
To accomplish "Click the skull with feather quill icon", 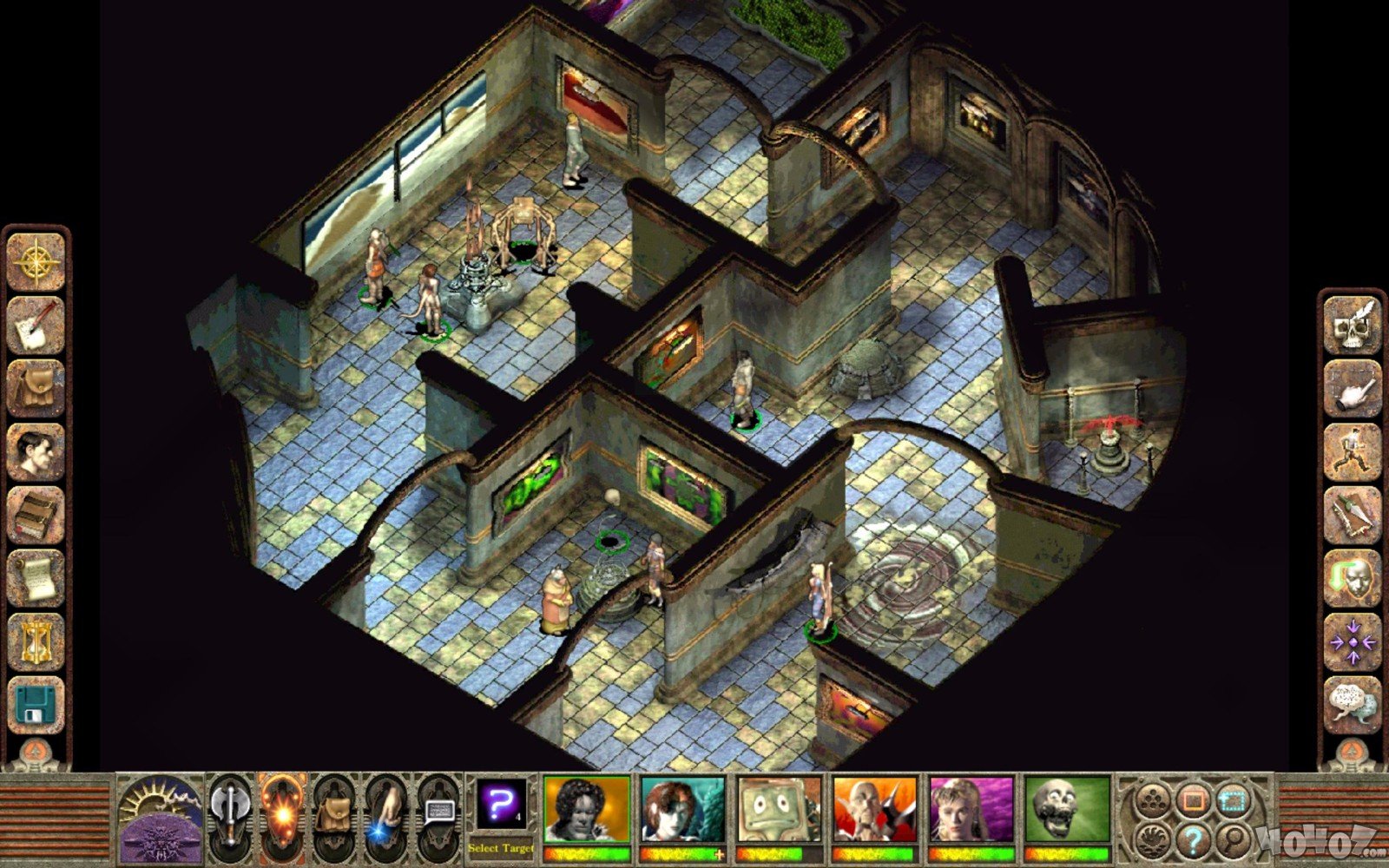I will (x=1353, y=325).
